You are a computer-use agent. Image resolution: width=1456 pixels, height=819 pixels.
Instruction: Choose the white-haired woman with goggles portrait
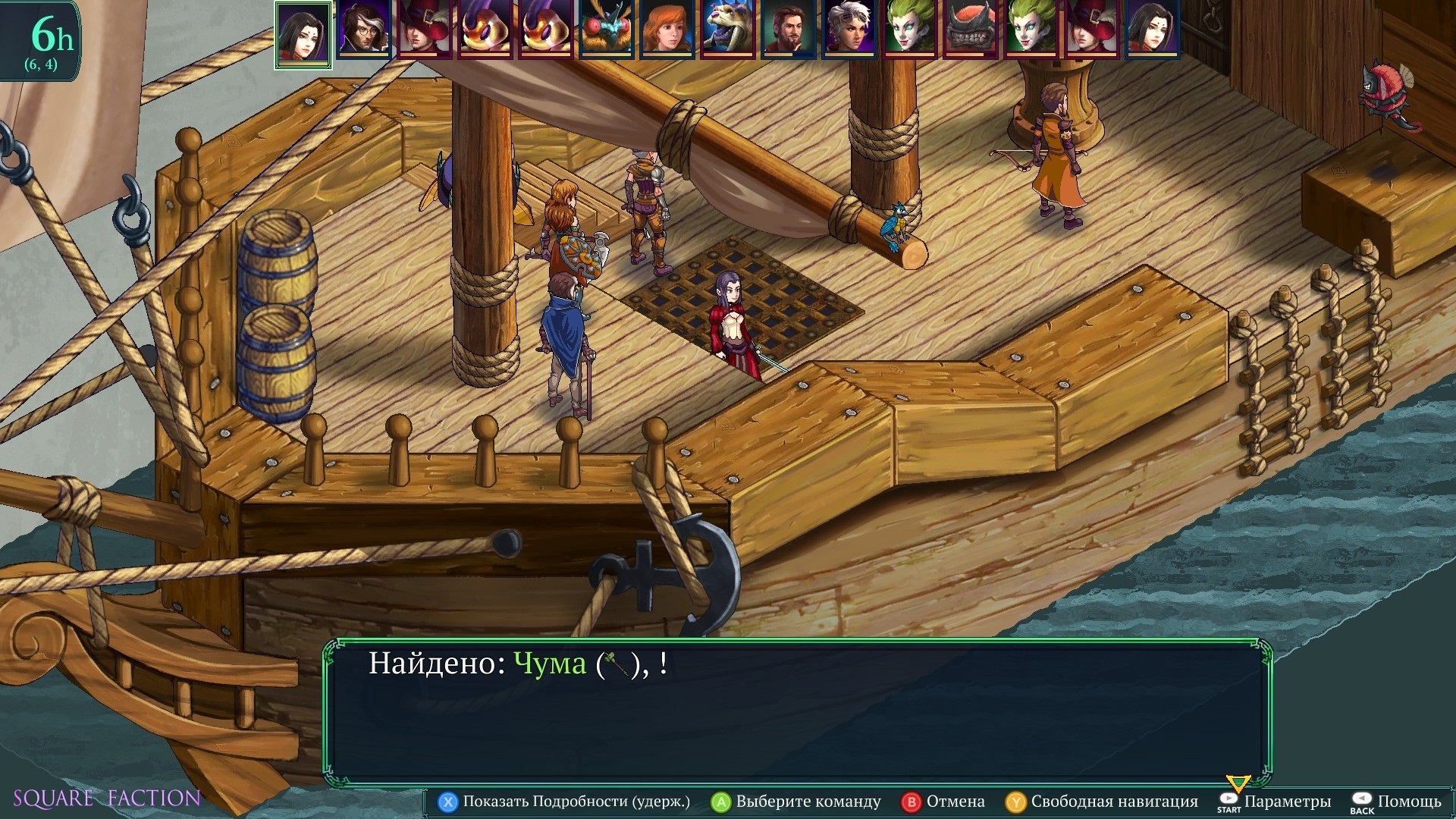click(849, 30)
